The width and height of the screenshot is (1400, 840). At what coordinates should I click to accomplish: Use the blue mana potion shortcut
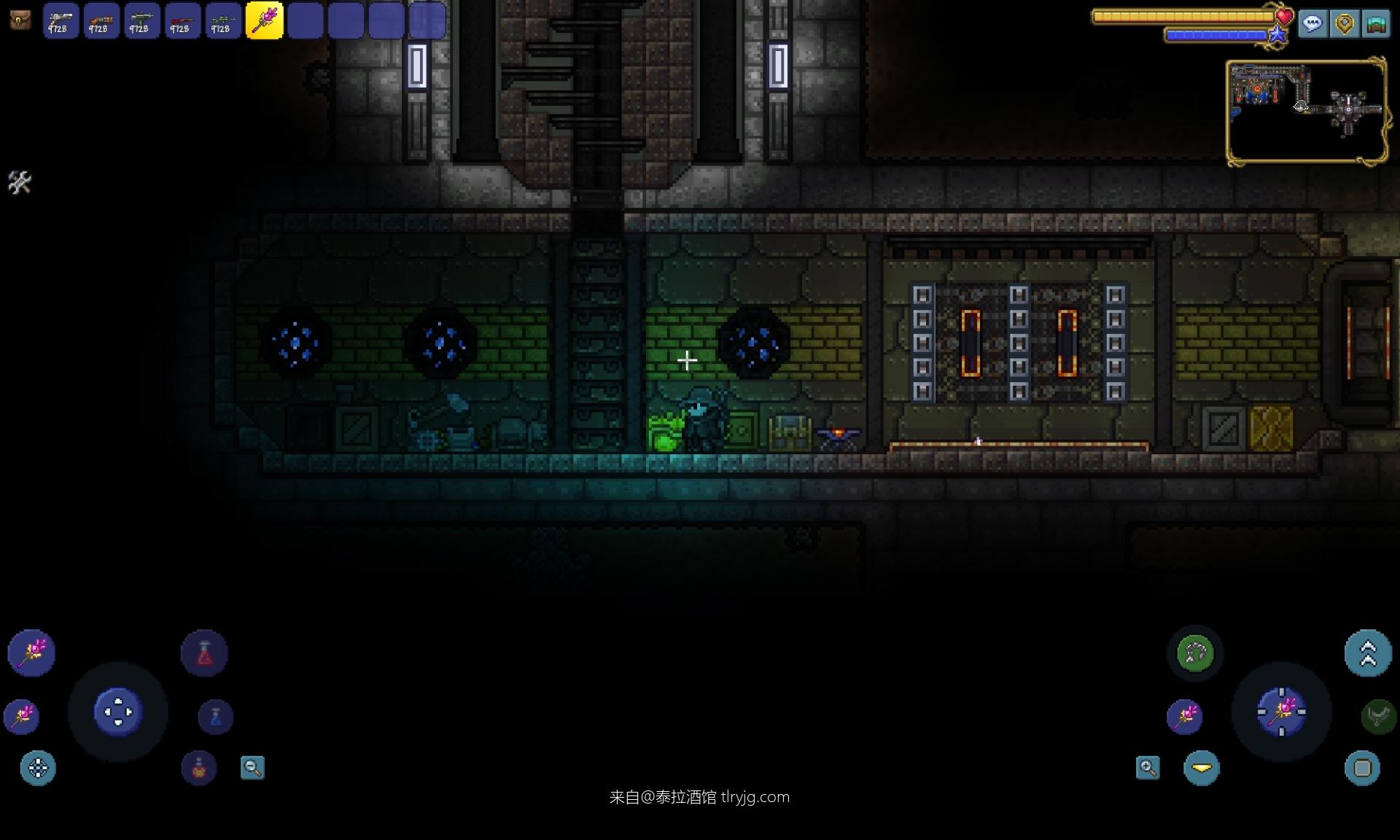pos(216,717)
